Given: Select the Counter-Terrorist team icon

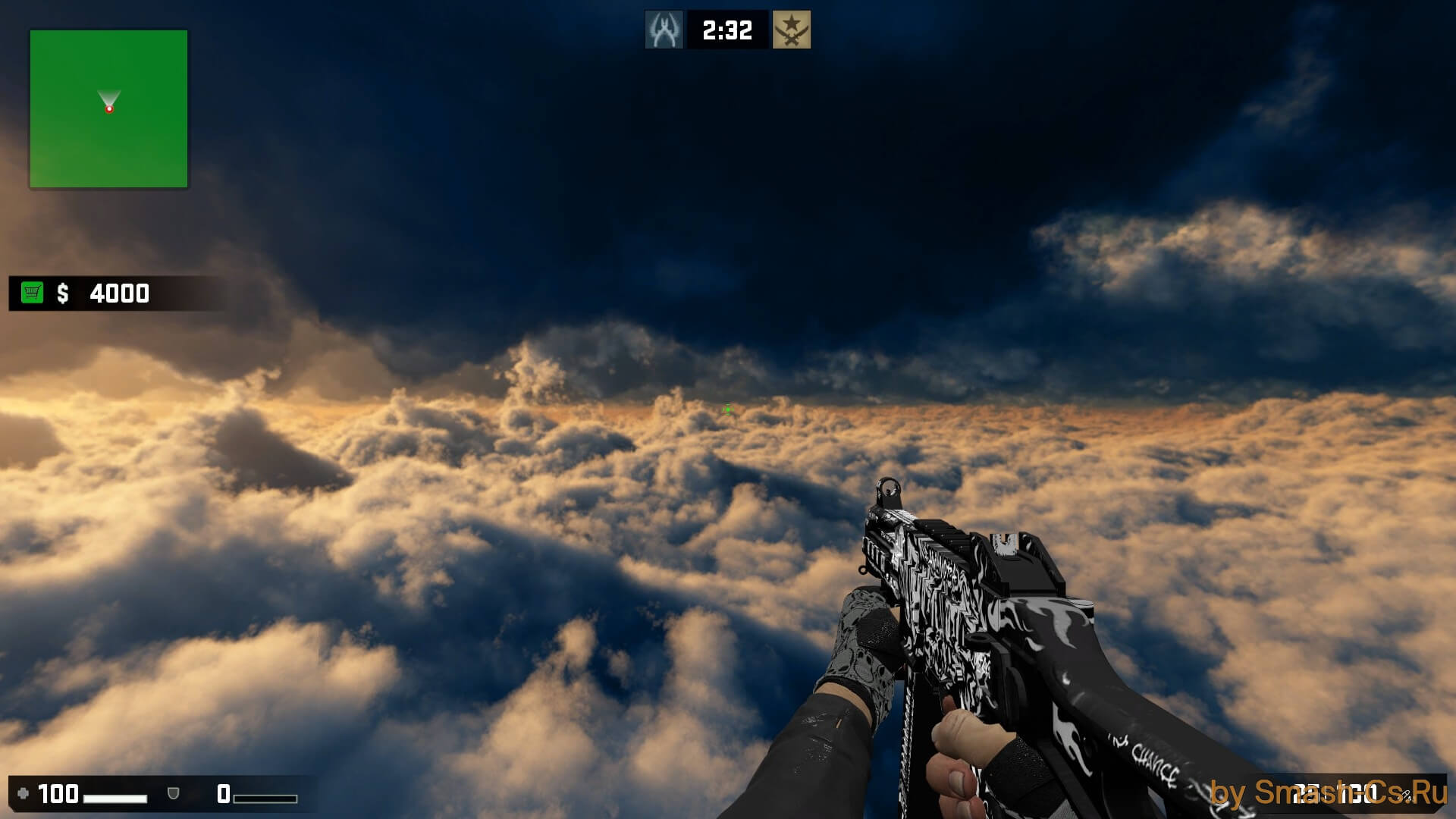Looking at the screenshot, I should tap(664, 30).
